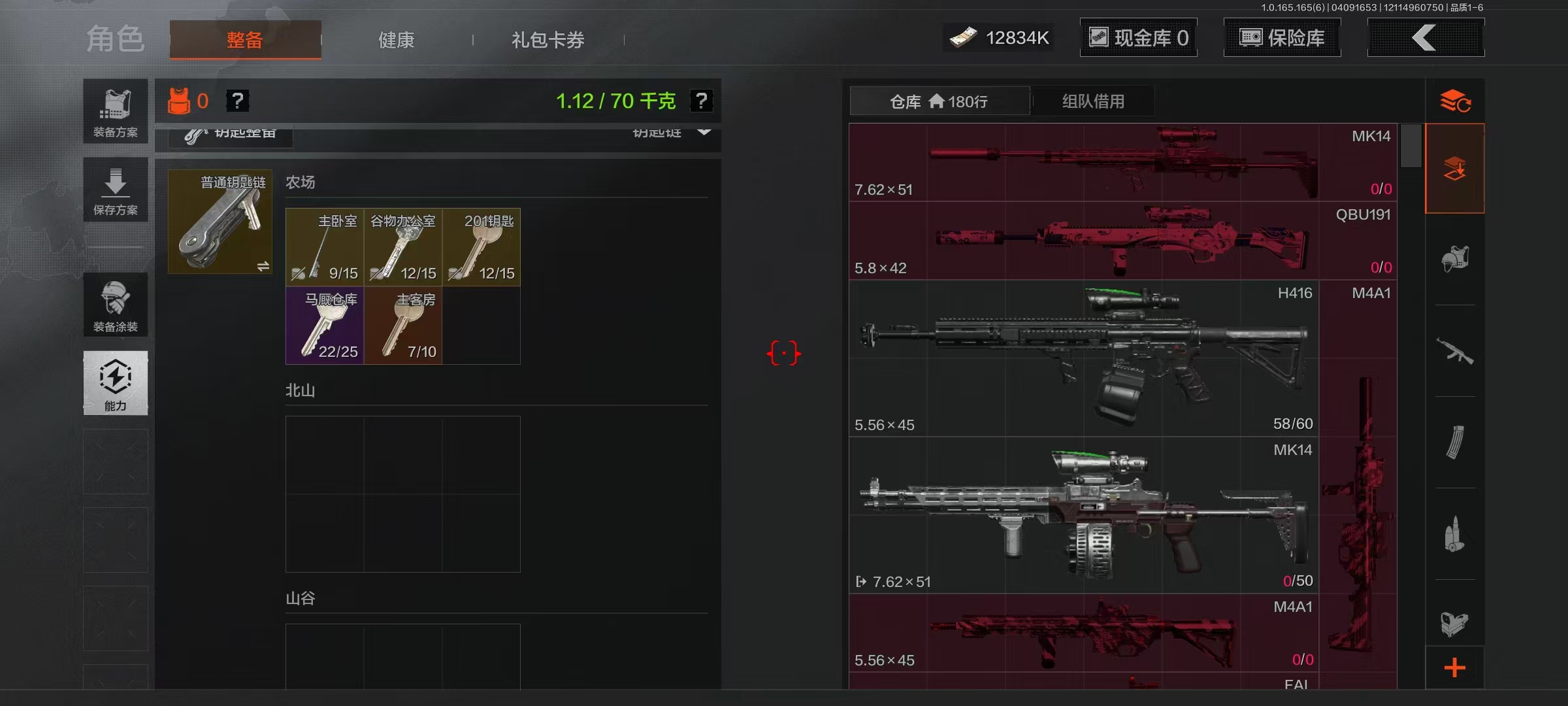
Task: Open the 礼包卡券 tab
Action: pyautogui.click(x=547, y=40)
